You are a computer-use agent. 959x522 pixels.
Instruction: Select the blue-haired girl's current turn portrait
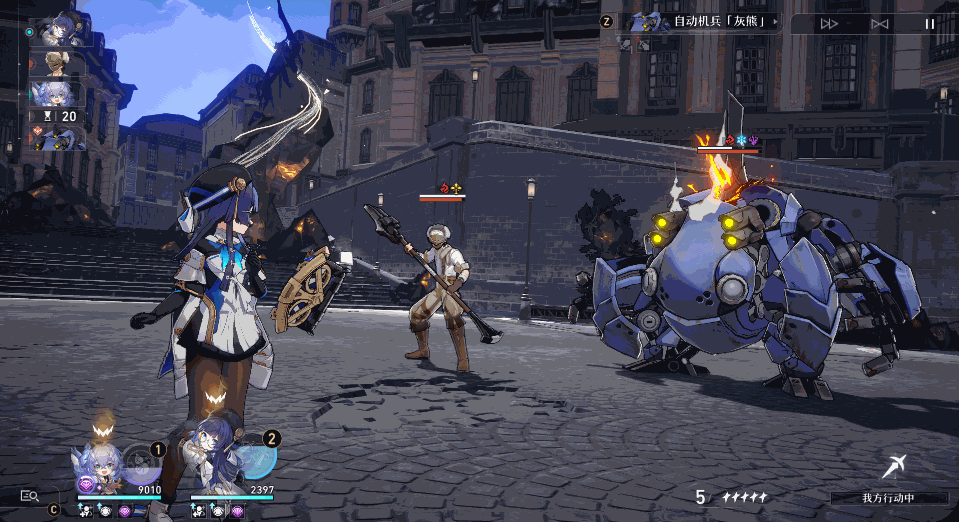point(61,29)
